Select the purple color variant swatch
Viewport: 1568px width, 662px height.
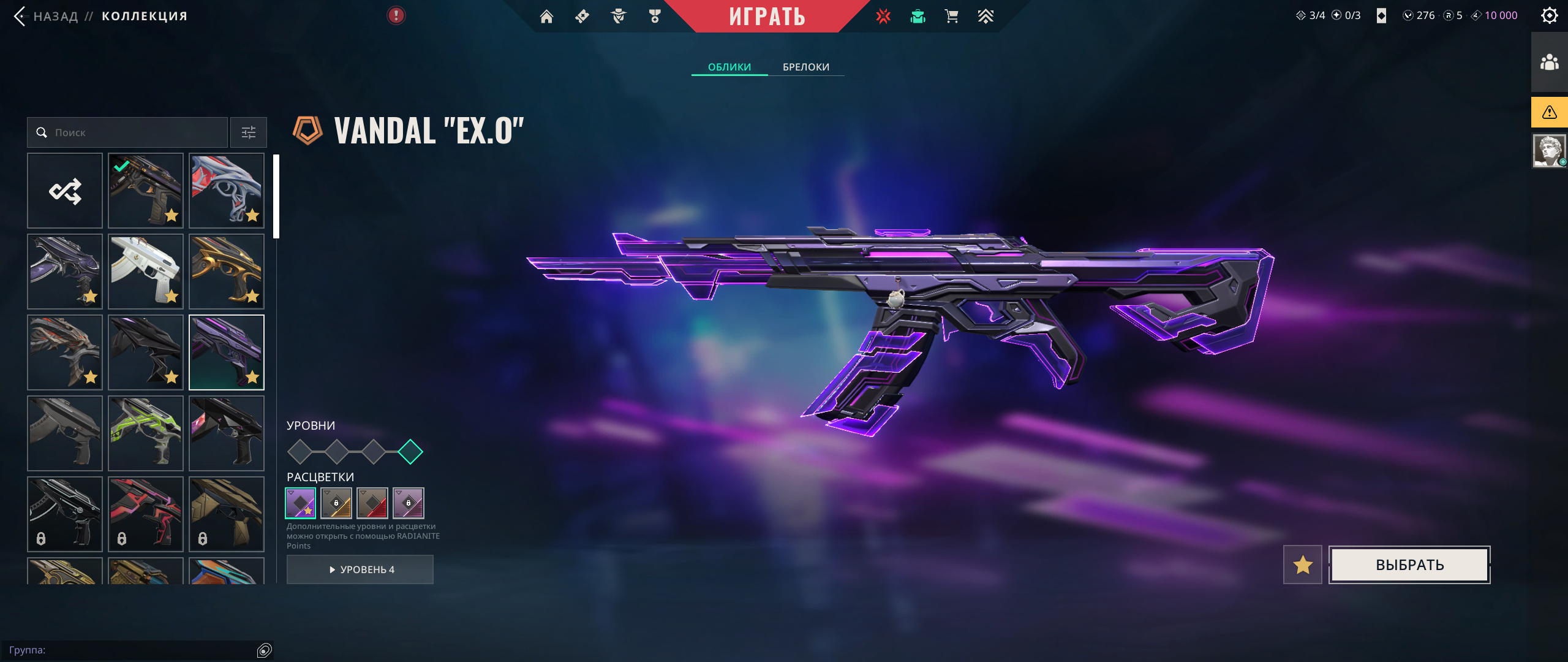pyautogui.click(x=301, y=503)
